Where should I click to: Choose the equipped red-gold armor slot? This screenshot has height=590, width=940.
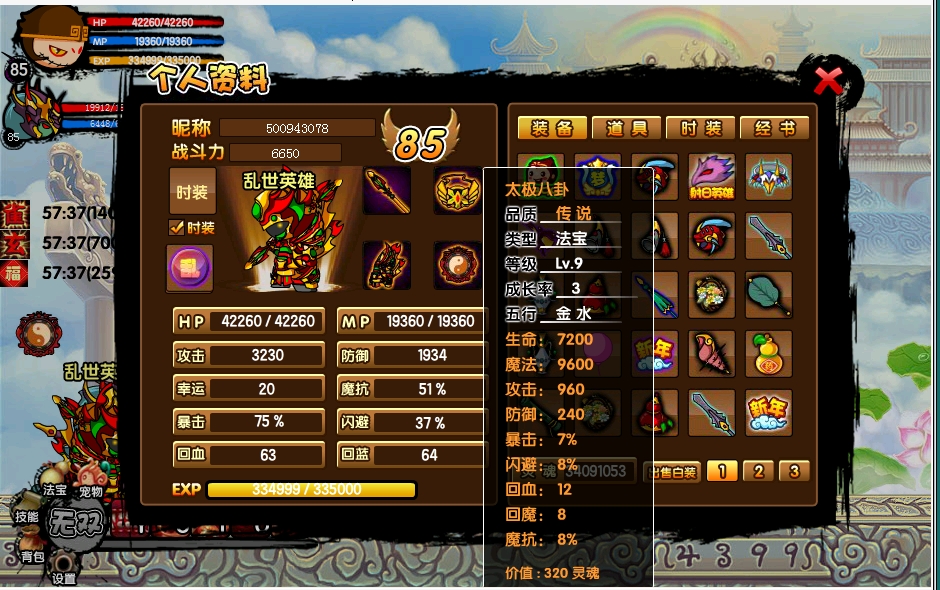386,265
